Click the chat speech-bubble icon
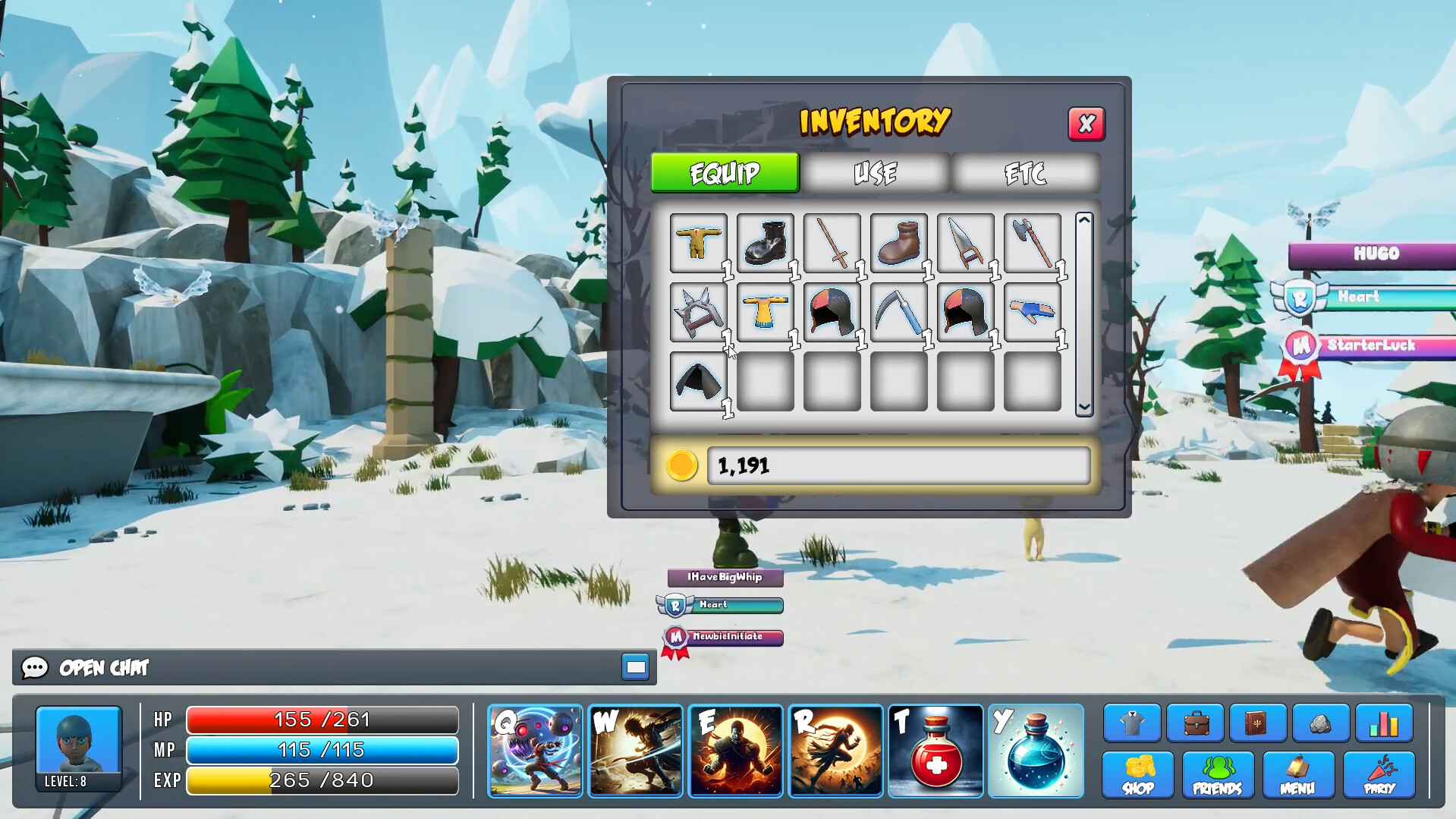The width and height of the screenshot is (1456, 819). [34, 668]
